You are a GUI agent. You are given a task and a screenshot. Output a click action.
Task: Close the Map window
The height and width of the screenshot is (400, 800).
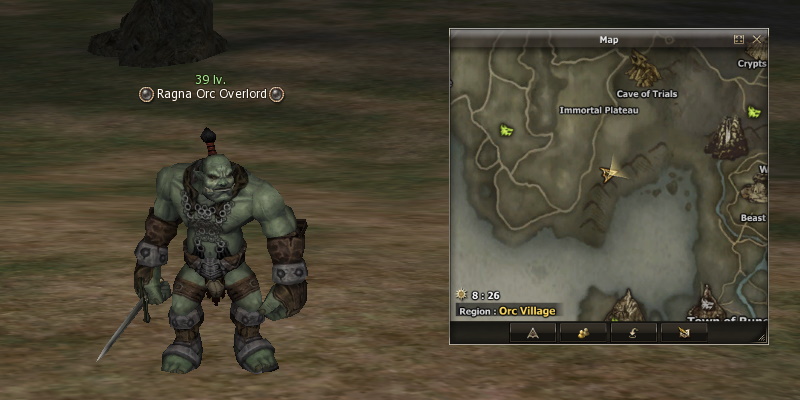(757, 40)
